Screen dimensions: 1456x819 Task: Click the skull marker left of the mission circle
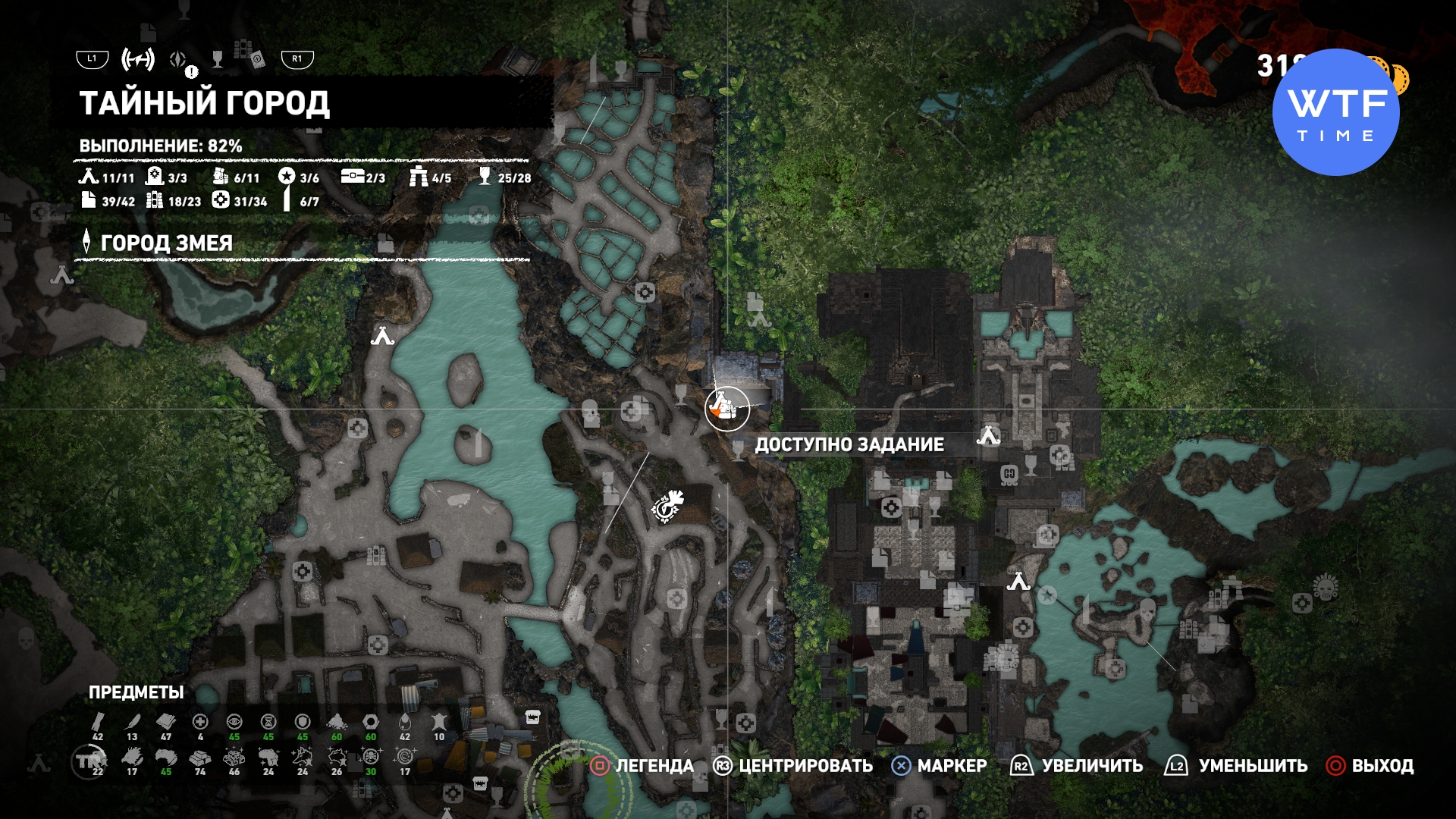click(590, 413)
